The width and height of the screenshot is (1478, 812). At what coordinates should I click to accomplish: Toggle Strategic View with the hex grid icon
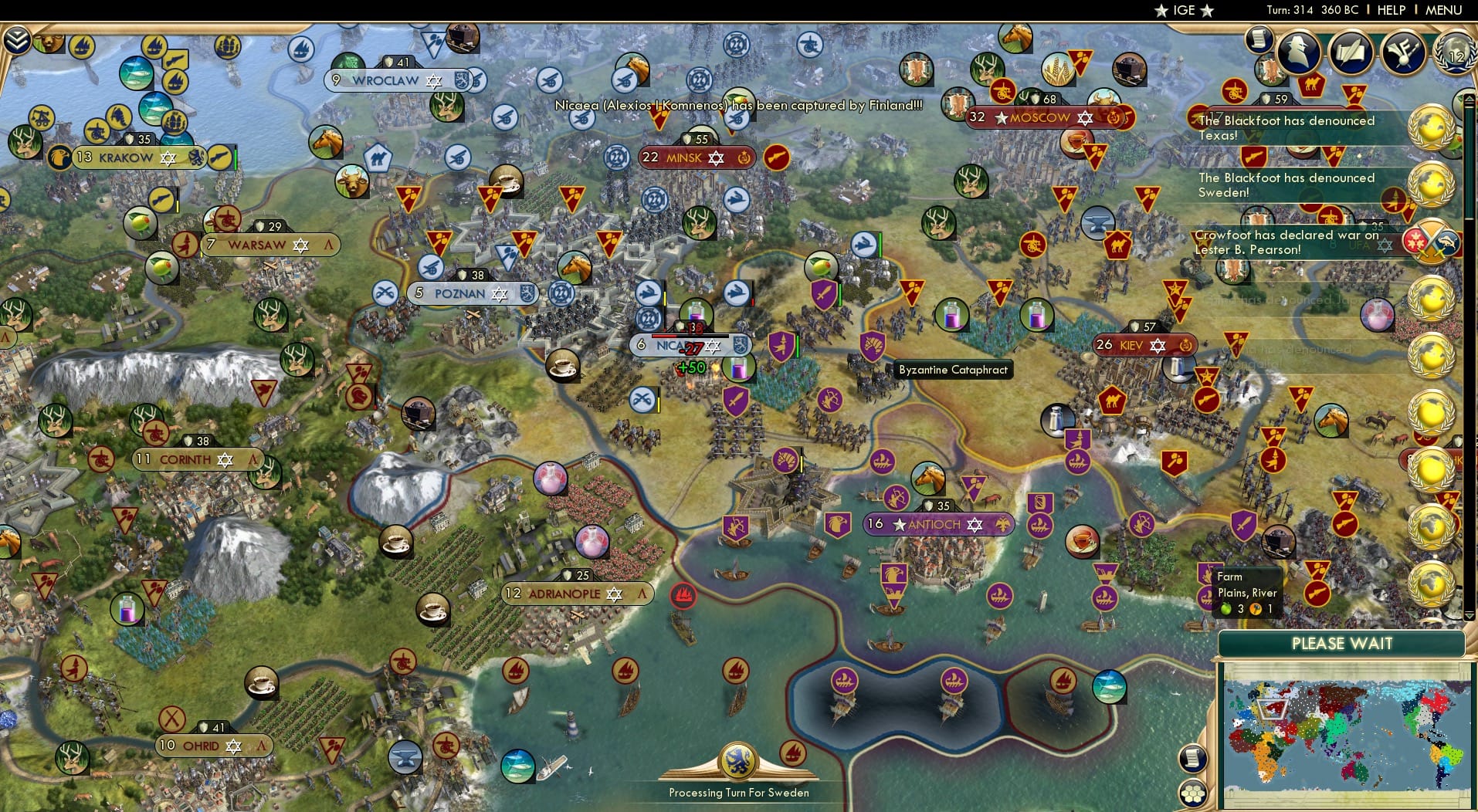tap(1194, 792)
